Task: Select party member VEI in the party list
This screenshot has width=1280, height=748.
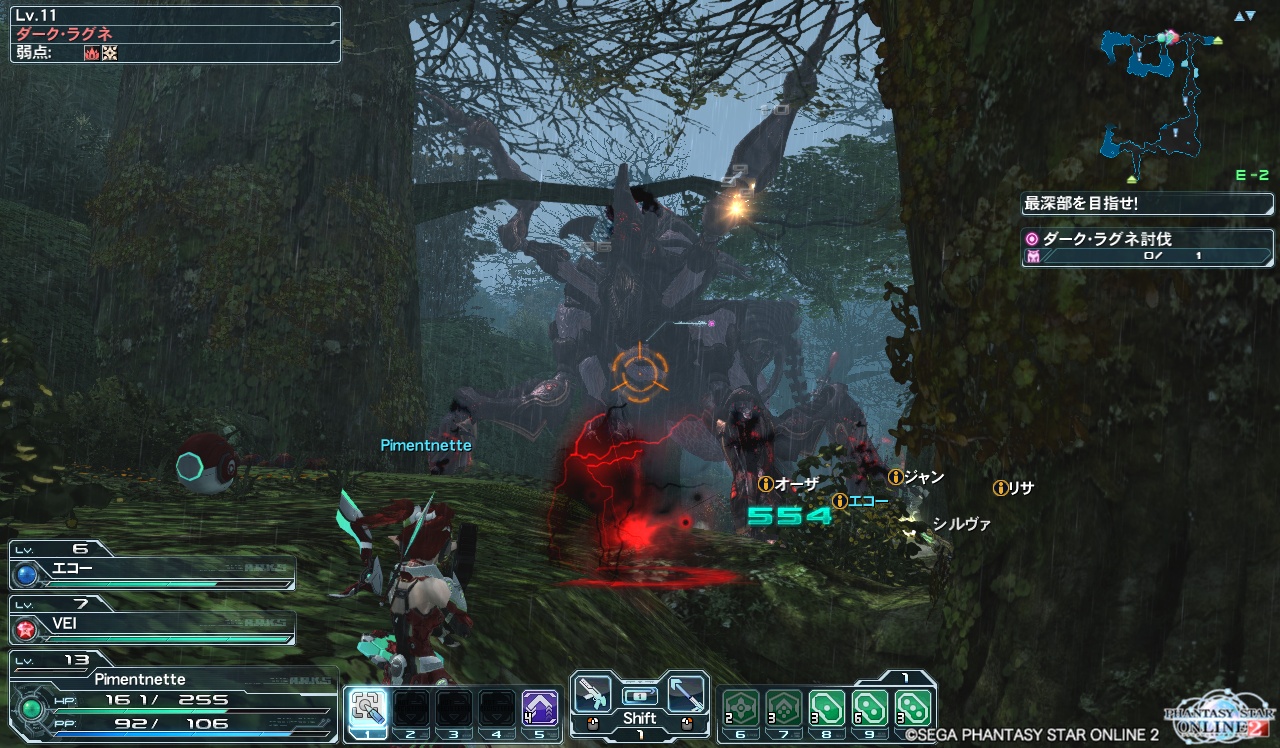Action: pyautogui.click(x=152, y=626)
